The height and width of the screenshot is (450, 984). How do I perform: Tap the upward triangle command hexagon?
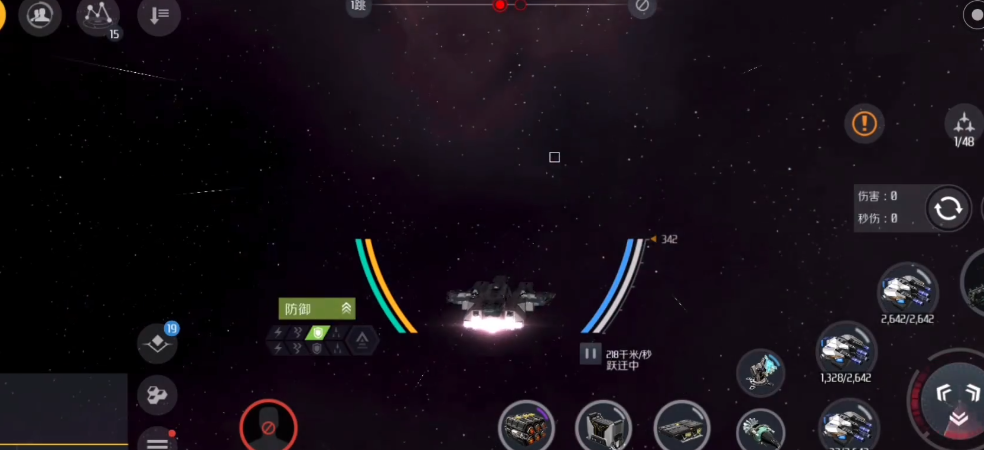(362, 340)
